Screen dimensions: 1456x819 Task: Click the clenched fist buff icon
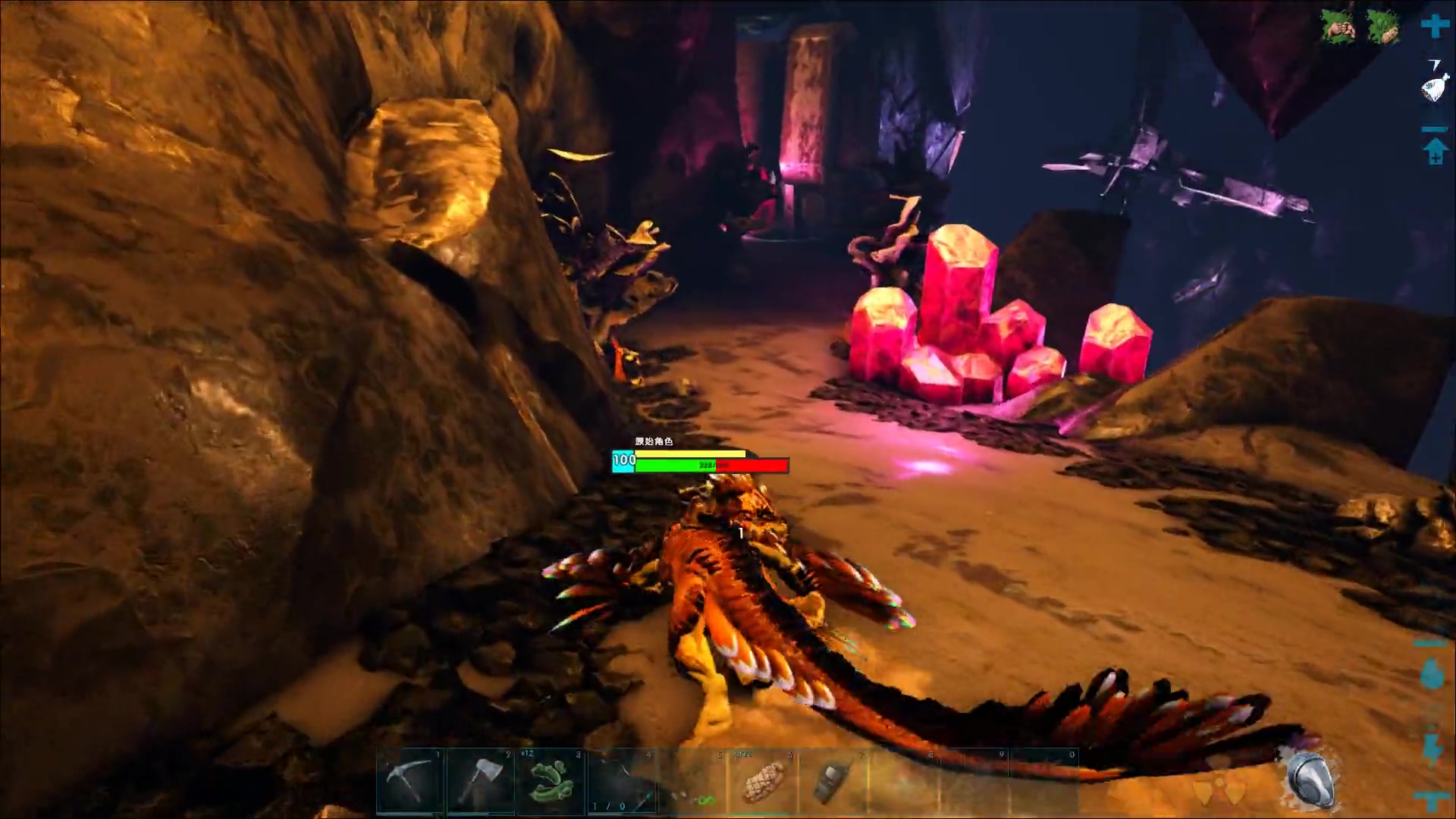point(1339,27)
